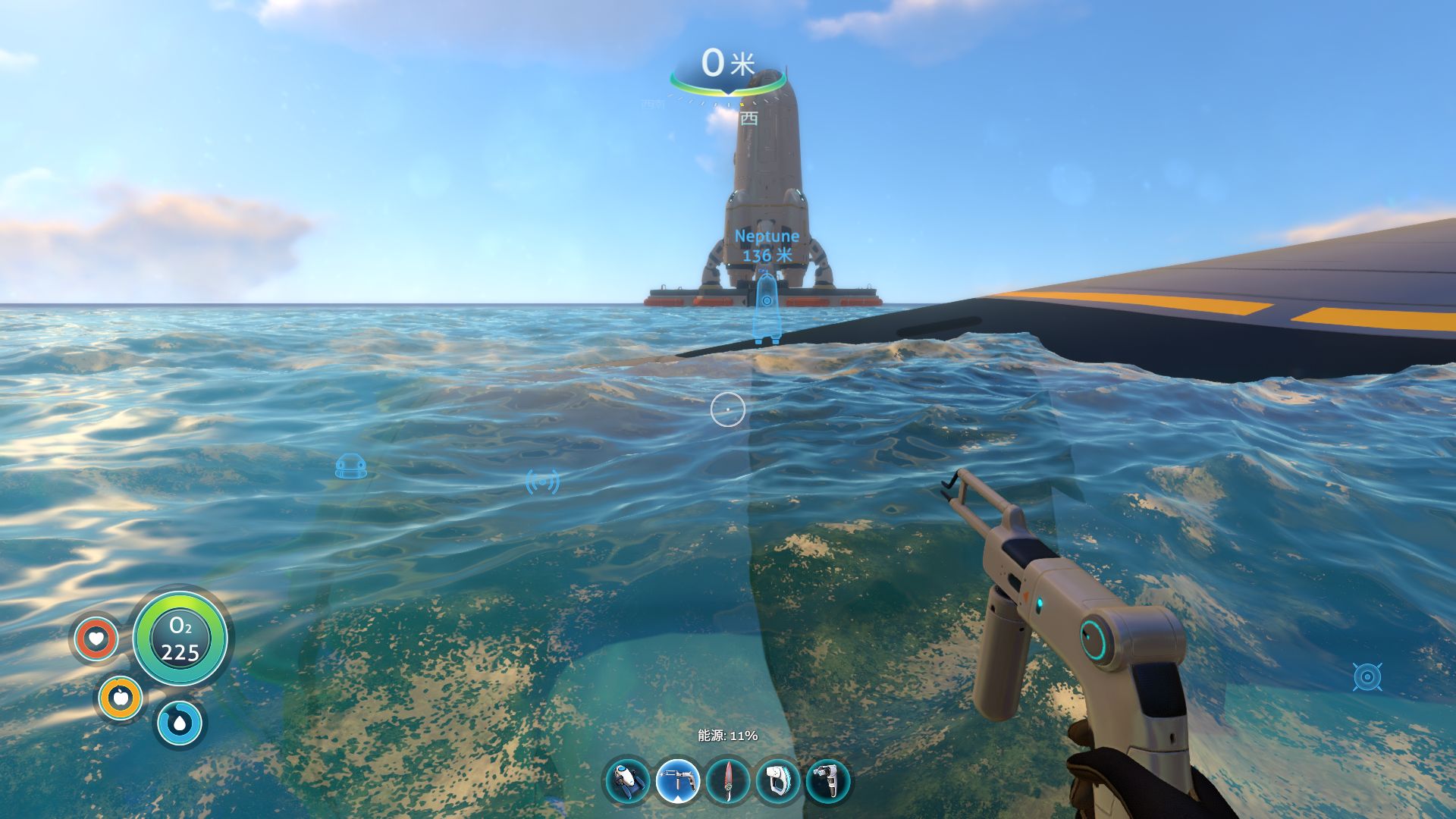Equip the red-bladed knife from hotbar
1456x819 pixels.
click(728, 781)
